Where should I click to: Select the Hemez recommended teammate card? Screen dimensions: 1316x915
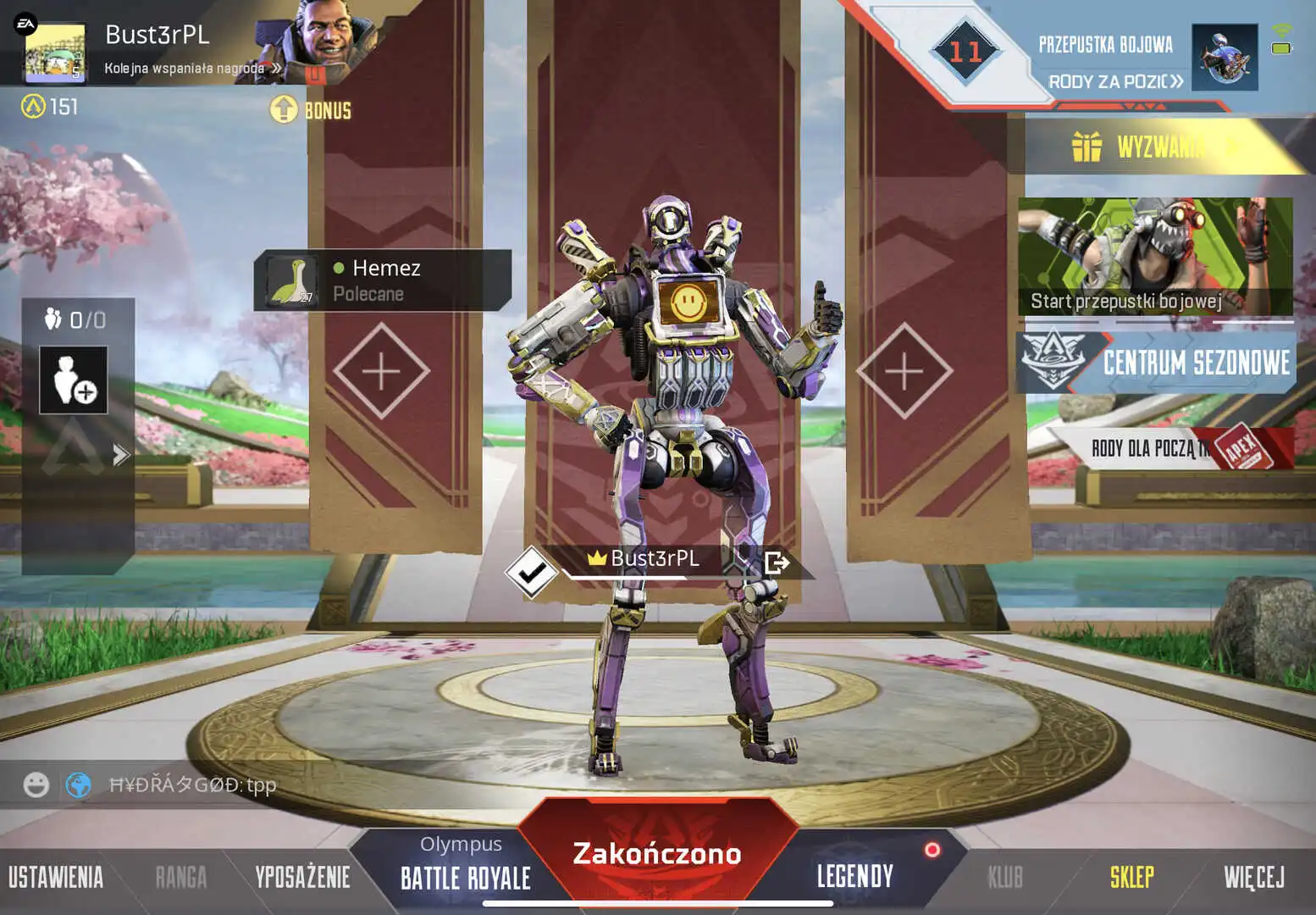point(381,280)
